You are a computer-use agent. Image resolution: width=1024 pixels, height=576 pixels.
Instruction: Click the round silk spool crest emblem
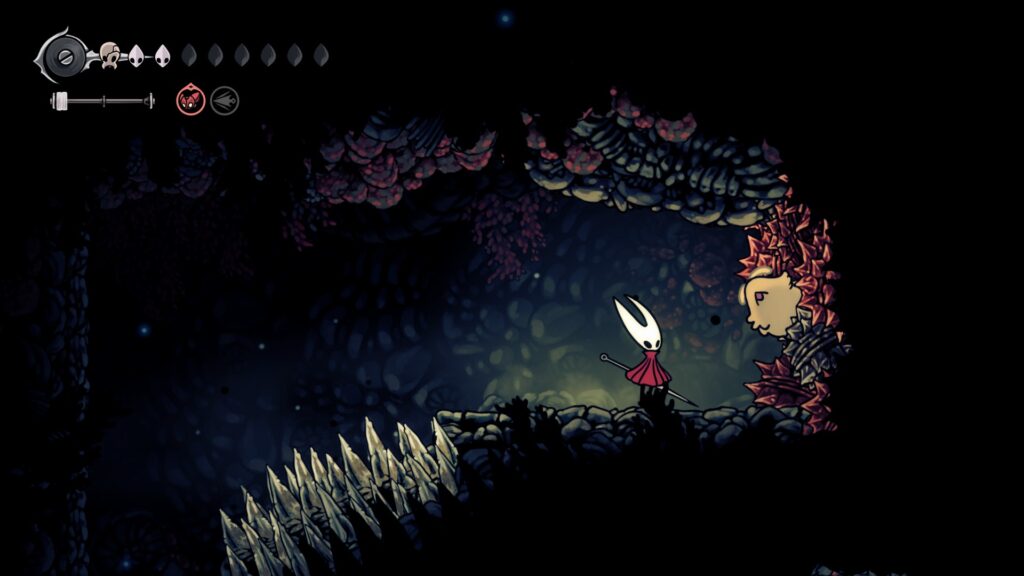pyautogui.click(x=65, y=54)
